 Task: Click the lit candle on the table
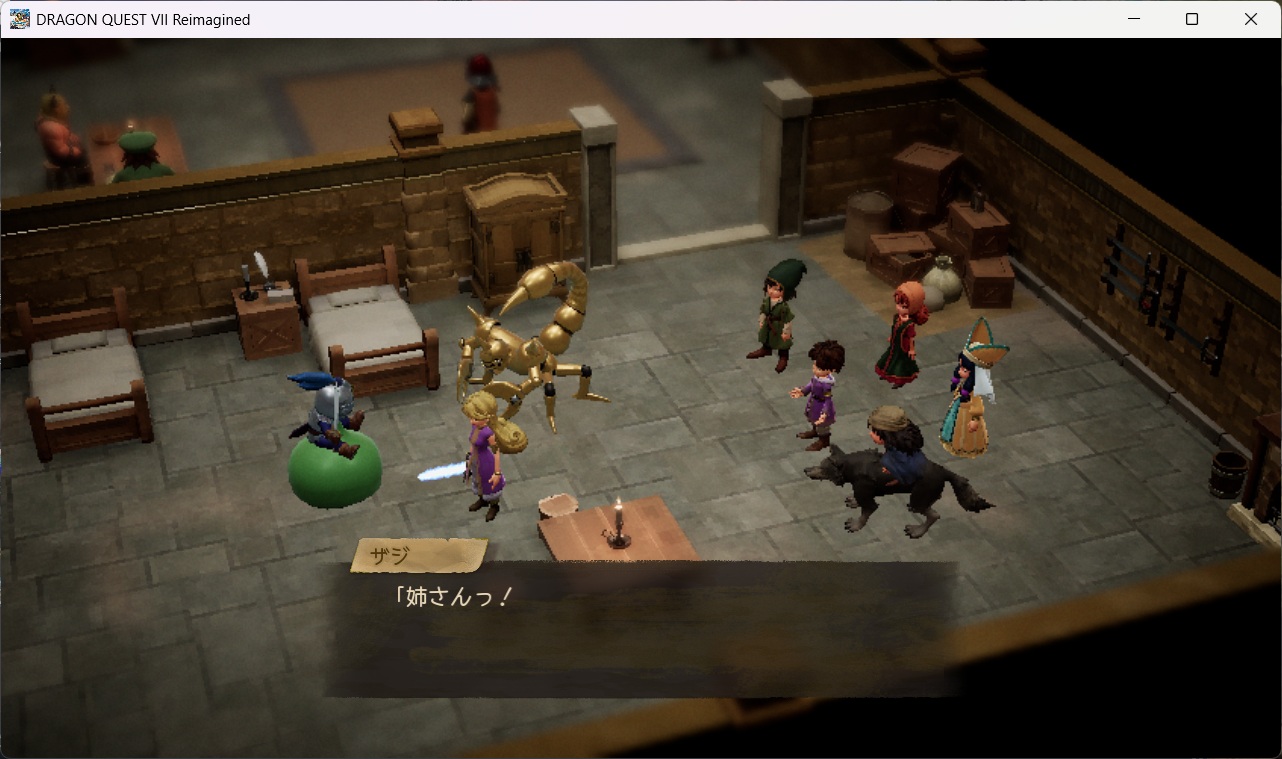coord(617,520)
